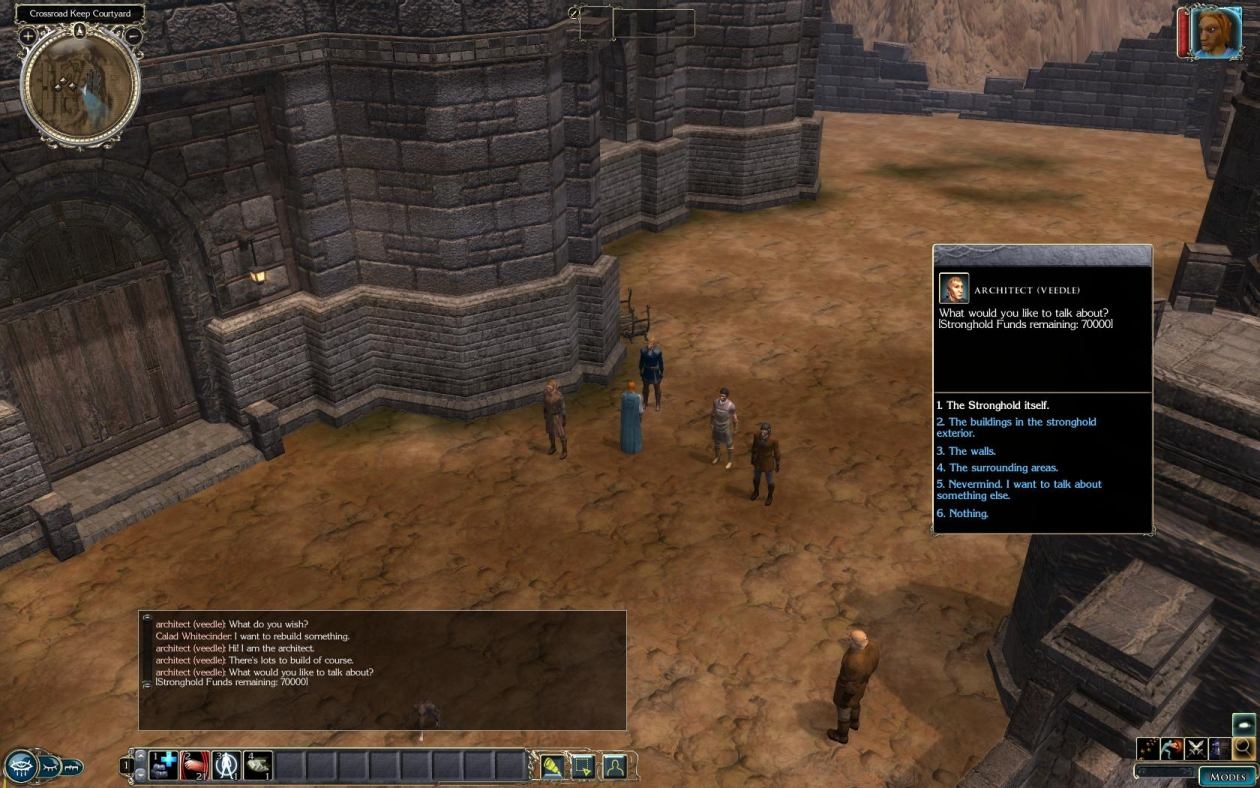Open the Modes button
Screen dimensions: 1260x788
pyautogui.click(x=1227, y=776)
